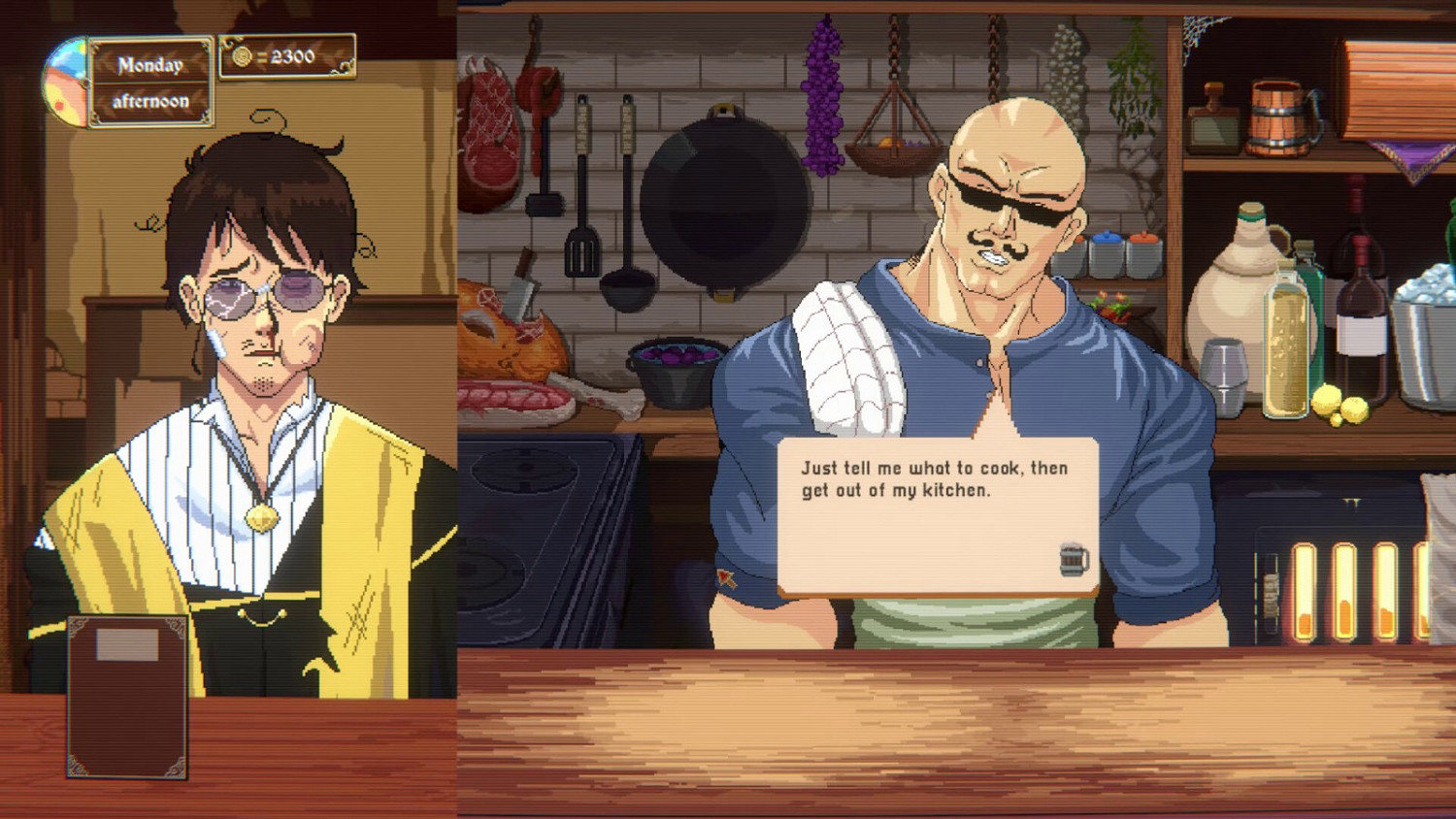Open the day and night dial
Viewport: 1456px width, 819px height.
(x=66, y=76)
